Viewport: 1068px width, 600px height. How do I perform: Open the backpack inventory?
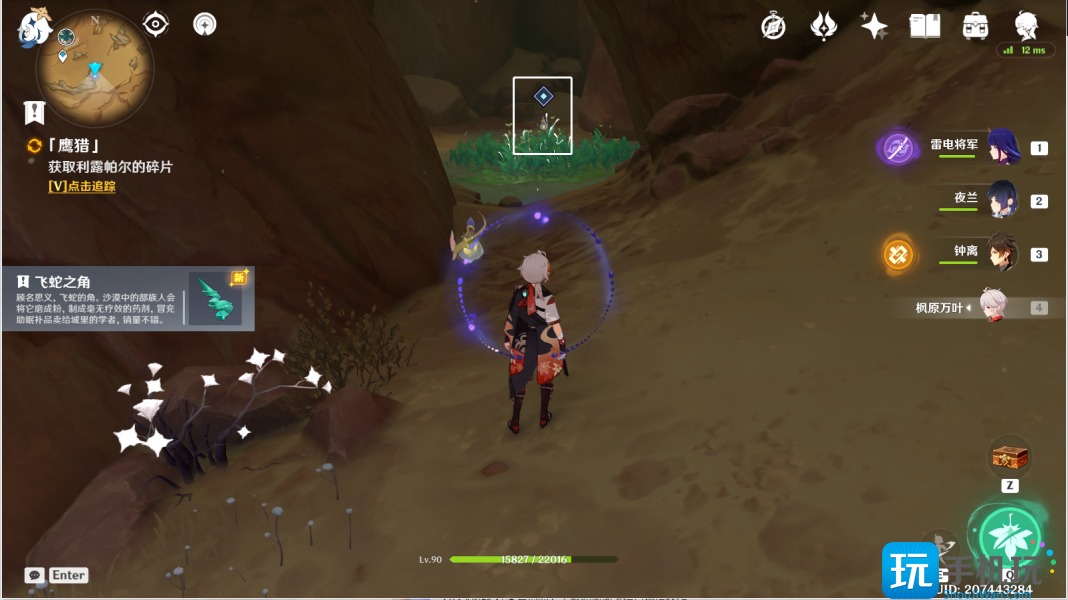tap(976, 26)
